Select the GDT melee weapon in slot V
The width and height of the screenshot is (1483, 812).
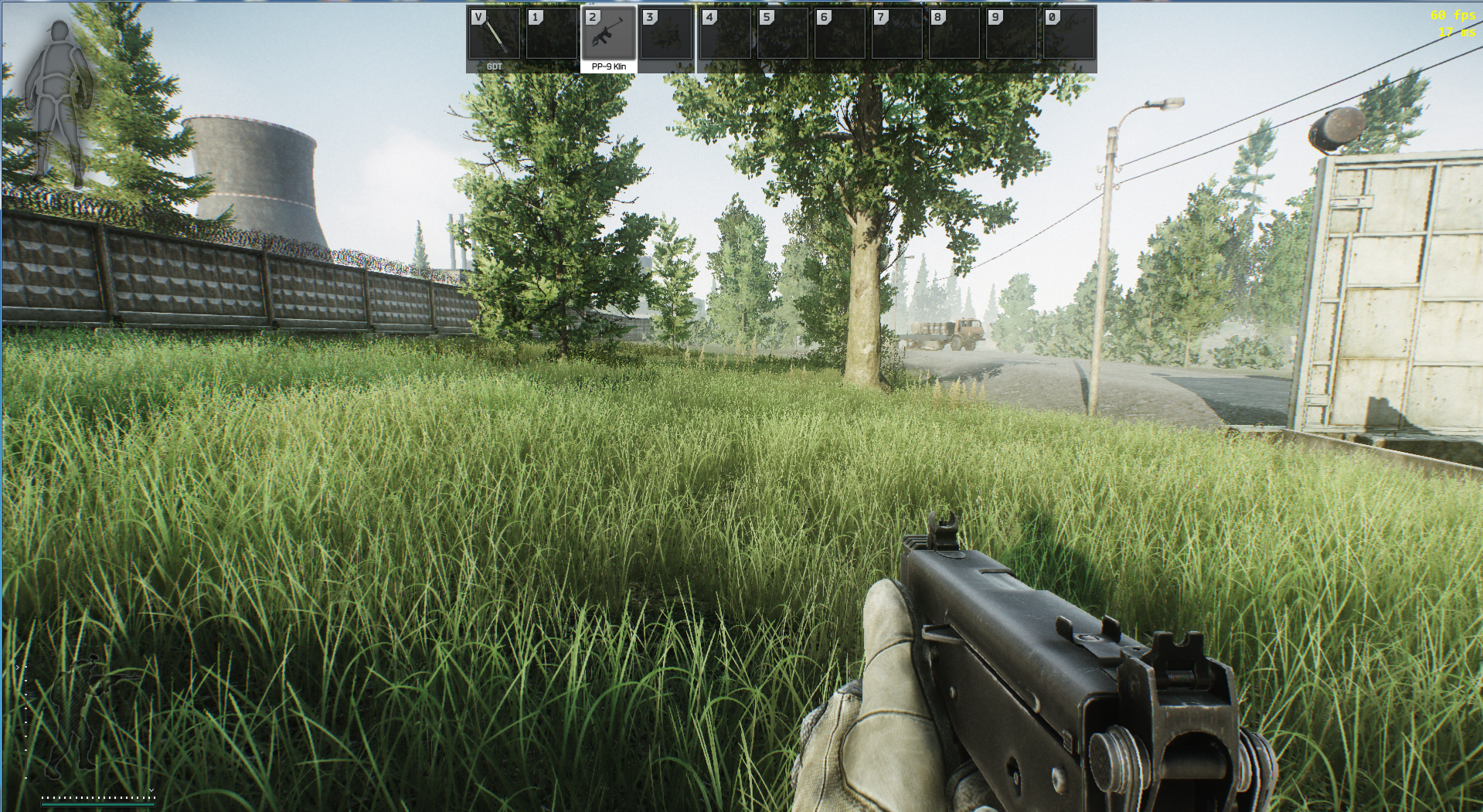tap(495, 35)
